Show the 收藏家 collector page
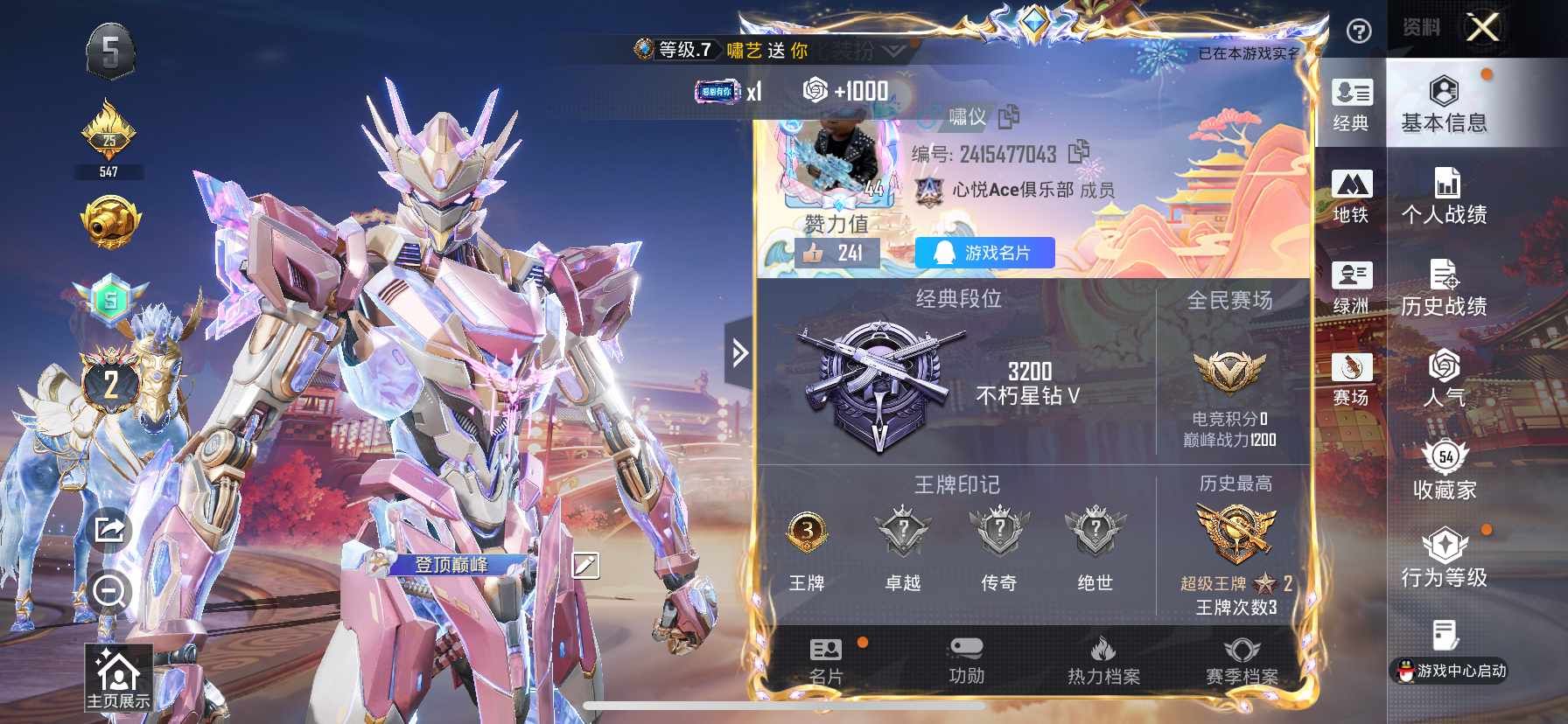Image resolution: width=1568 pixels, height=724 pixels. click(1444, 472)
